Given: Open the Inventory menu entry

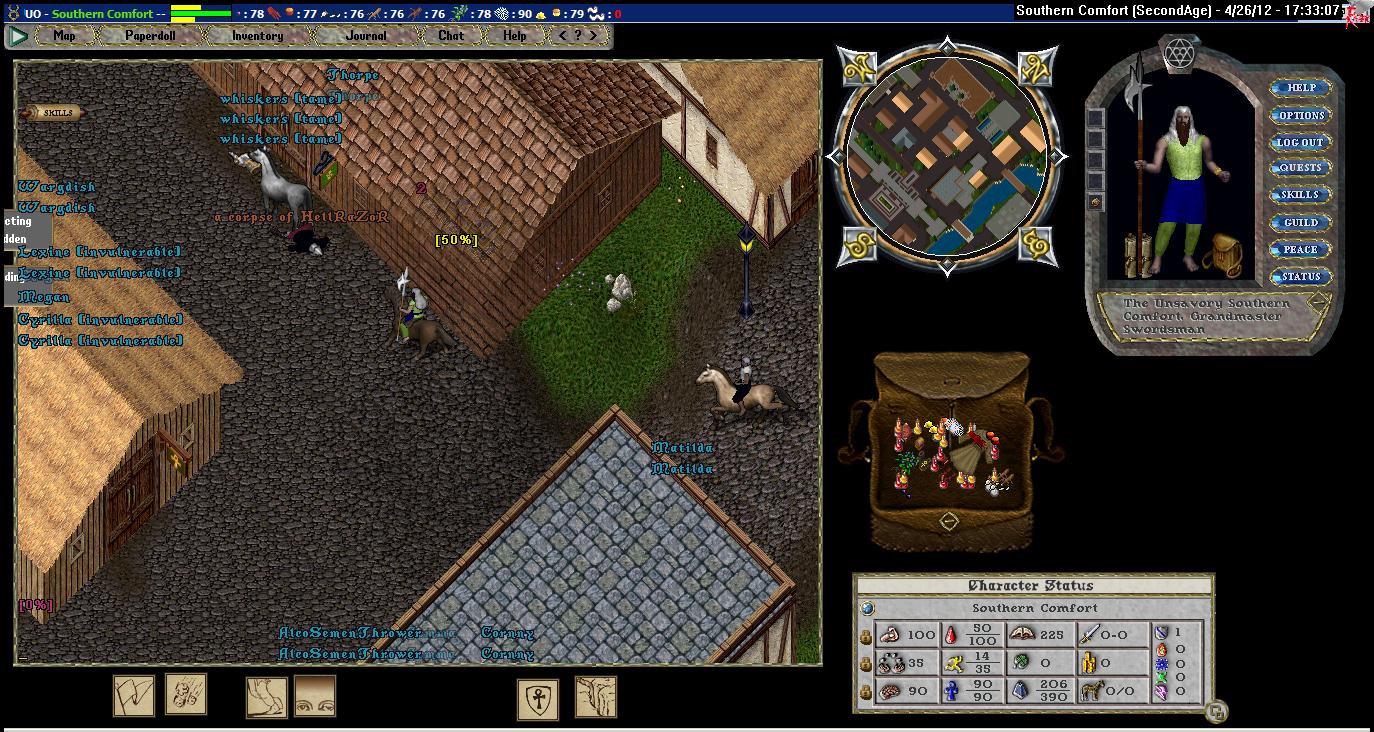Looking at the screenshot, I should [x=258, y=36].
